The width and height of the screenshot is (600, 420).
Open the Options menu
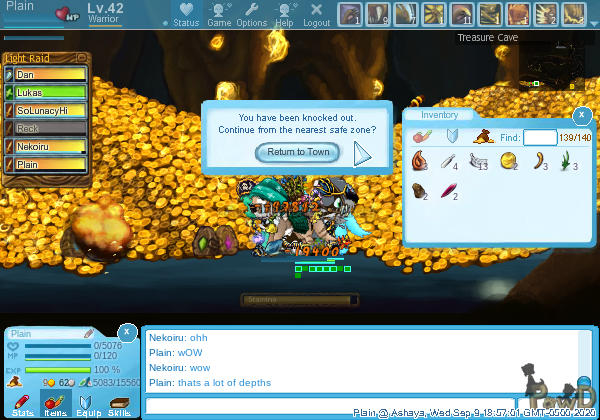coord(251,14)
